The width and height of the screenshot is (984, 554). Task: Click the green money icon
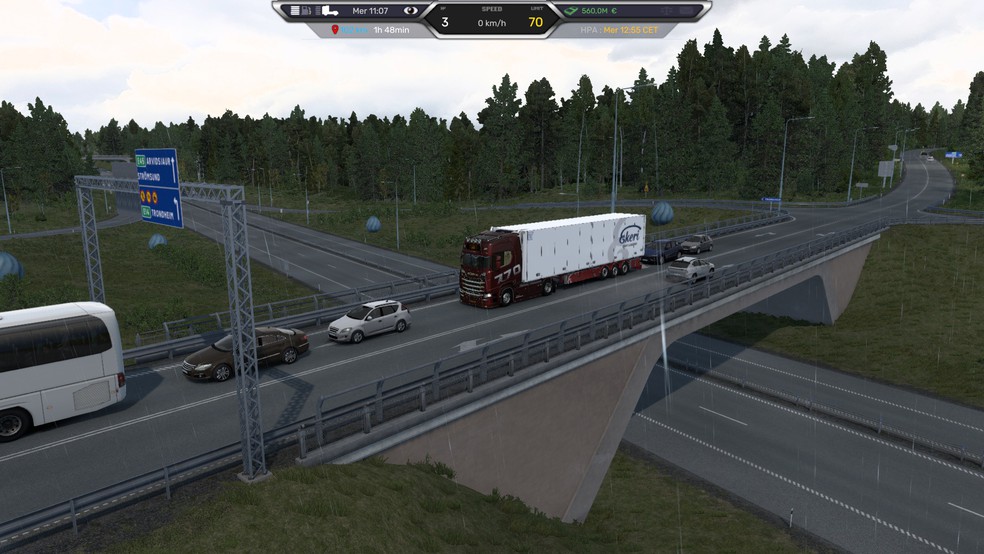click(571, 11)
